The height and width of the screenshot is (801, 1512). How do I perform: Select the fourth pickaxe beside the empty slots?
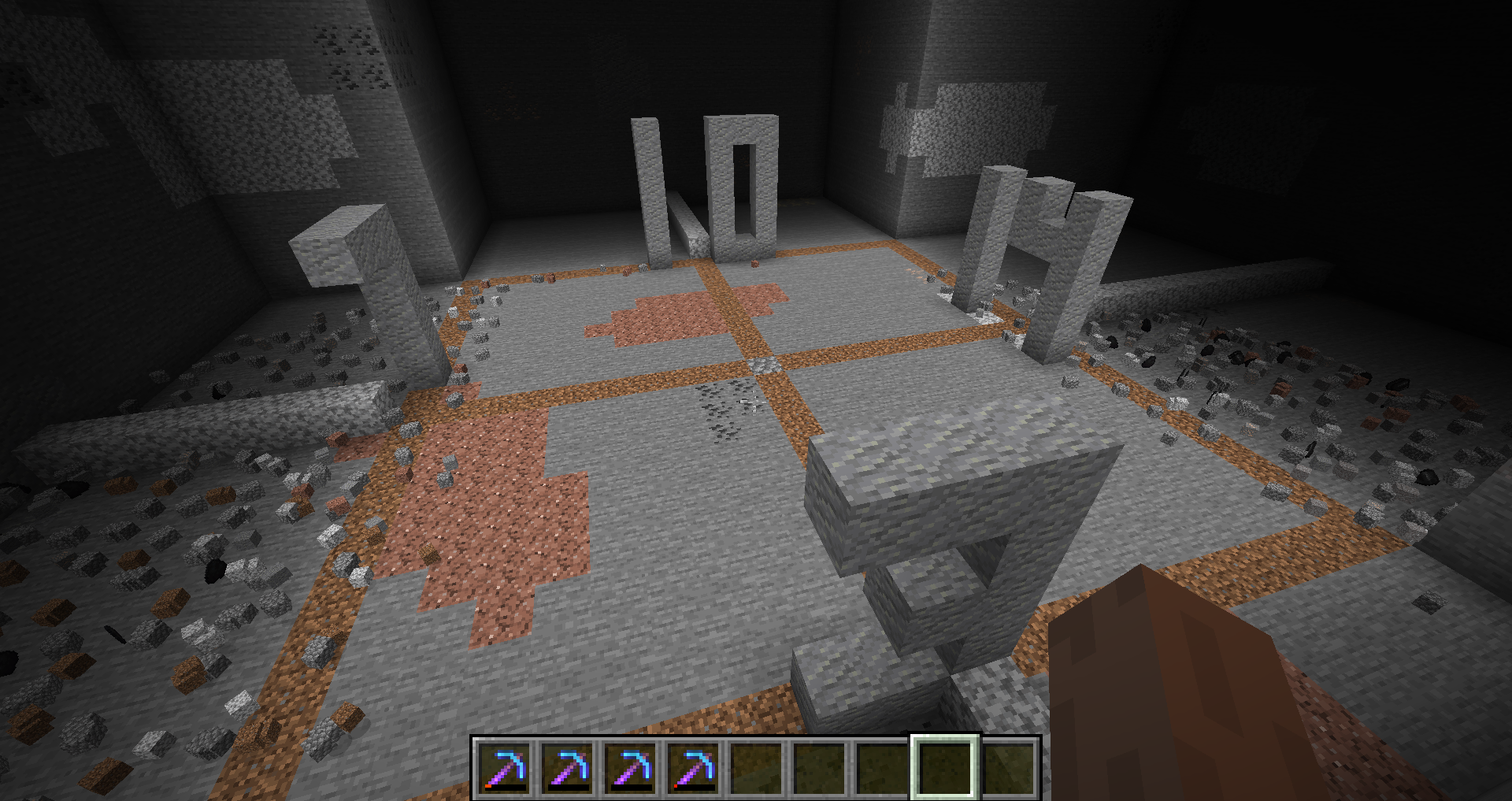click(x=693, y=767)
